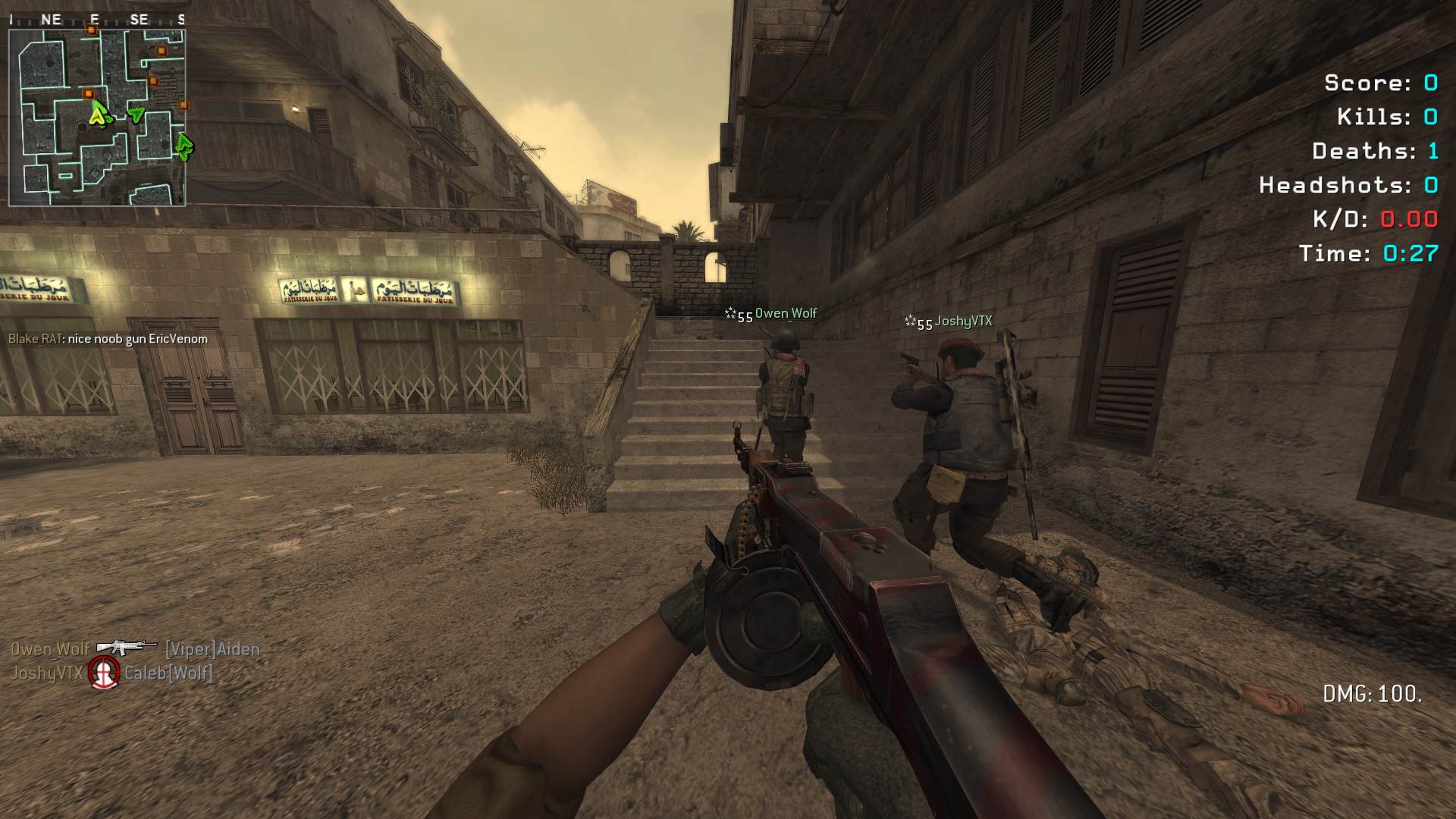This screenshot has height=819, width=1456.
Task: Click the Owen_Wolf killed [Viper]Aiden feed entry
Action: 135,649
